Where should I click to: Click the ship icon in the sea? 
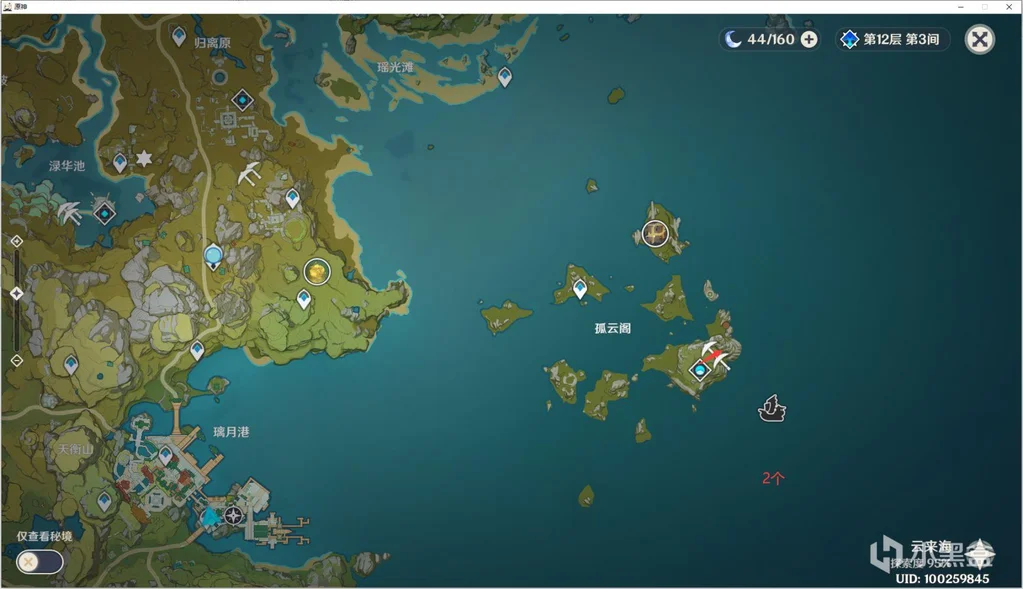tap(771, 408)
